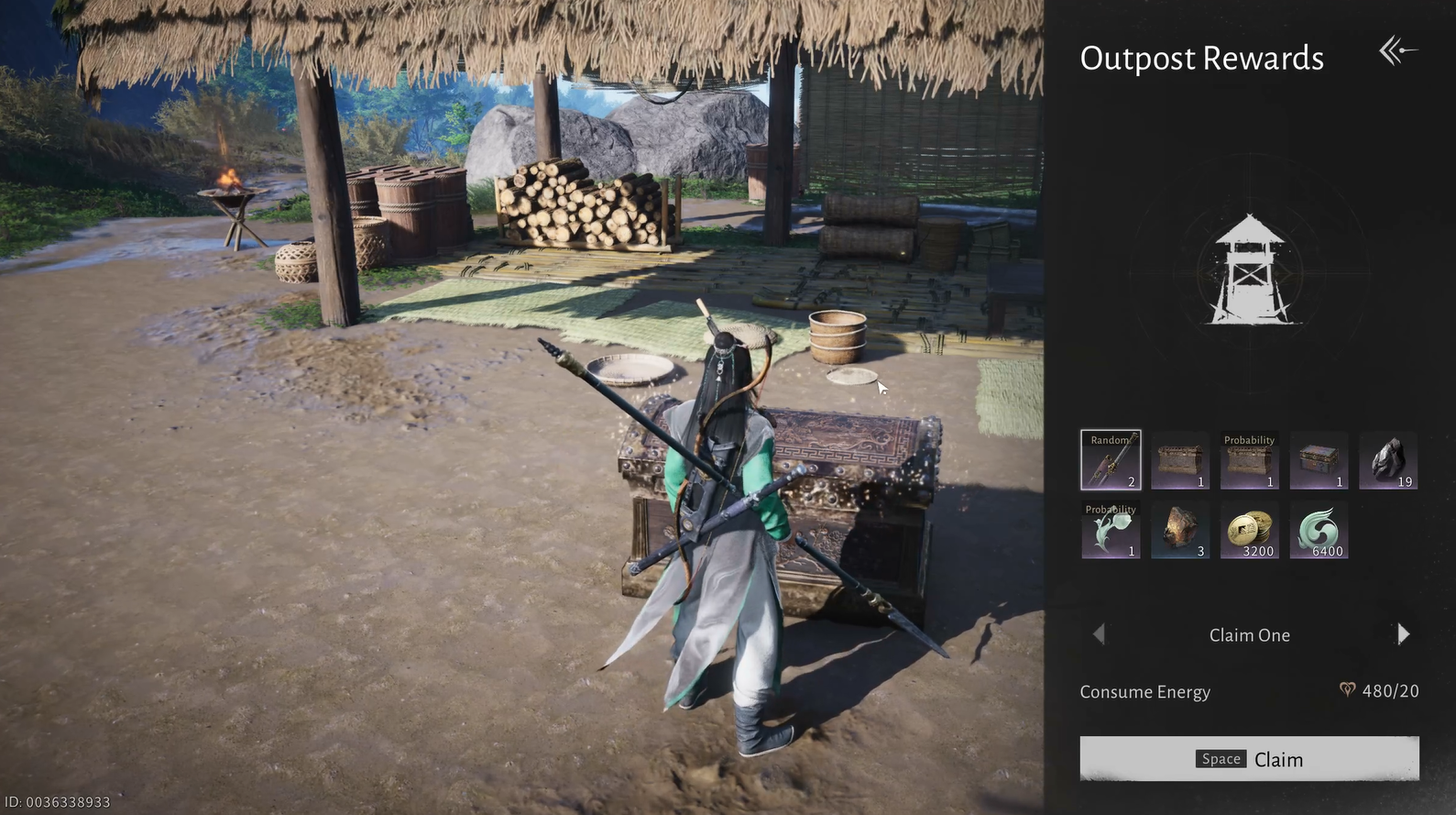Select the copper ore reward with 3
1456x815 pixels.
(1180, 530)
